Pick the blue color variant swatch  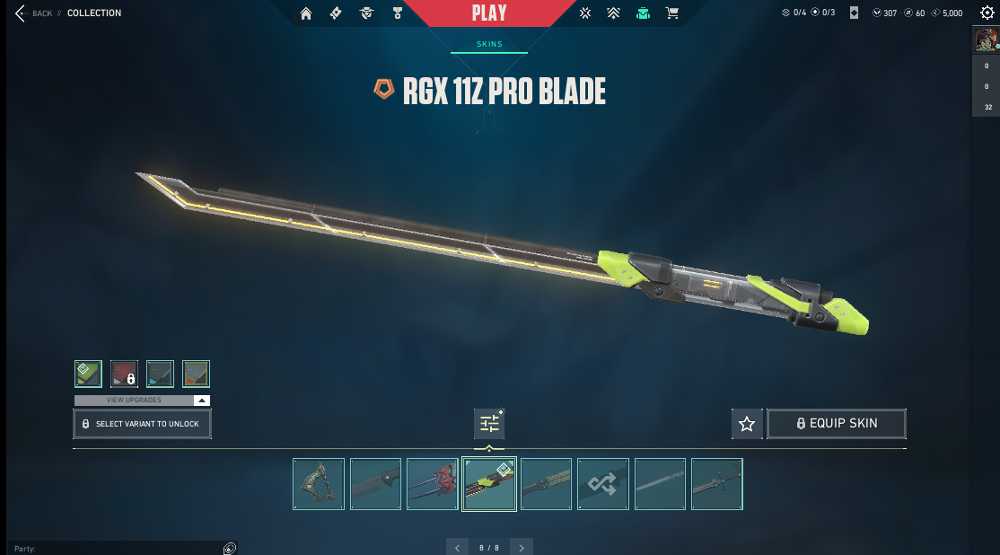point(160,374)
